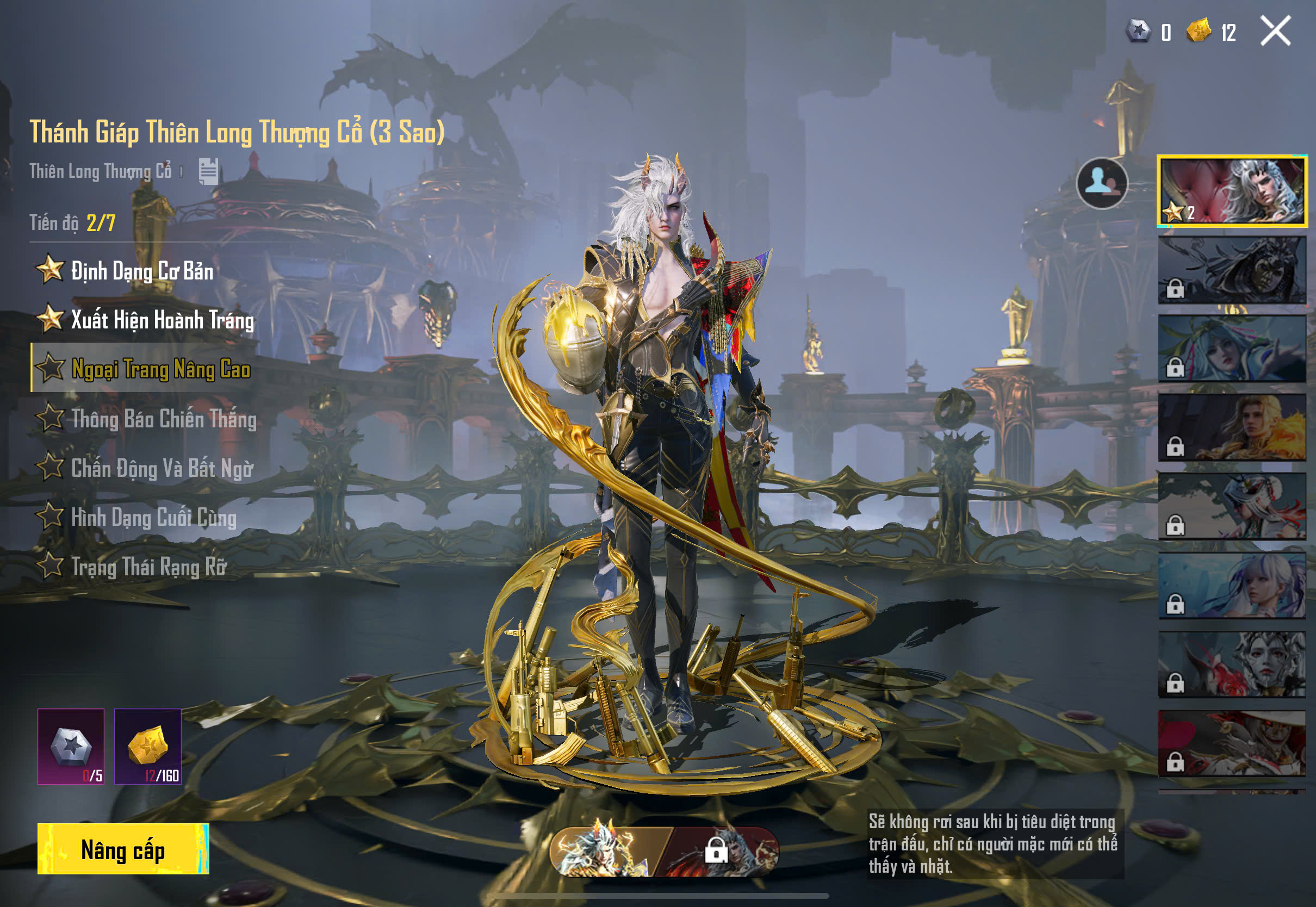
Task: Select the white-haired outfit thumbnail with 2 stars
Action: (1232, 191)
